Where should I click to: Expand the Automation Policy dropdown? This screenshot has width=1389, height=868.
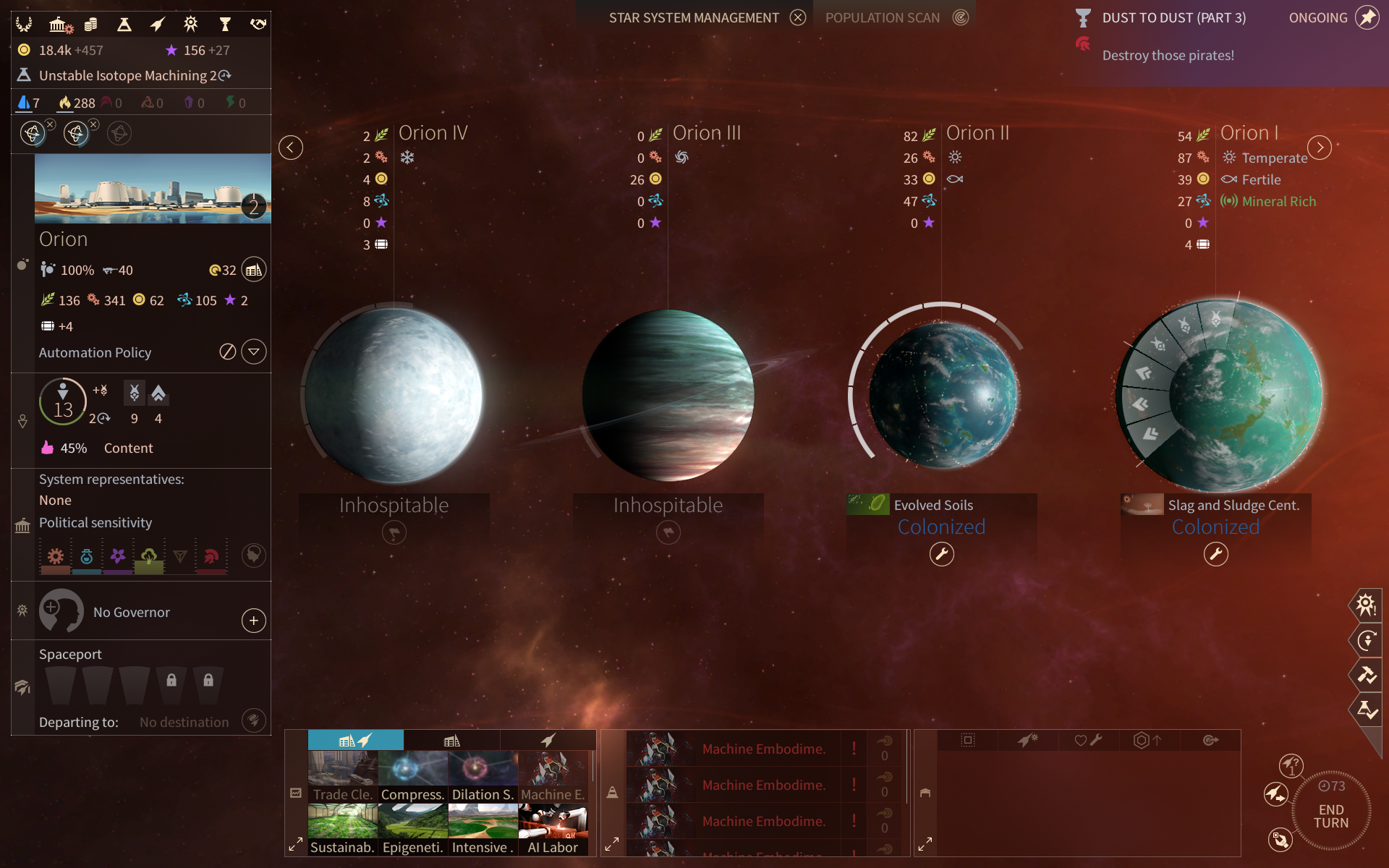(x=253, y=352)
